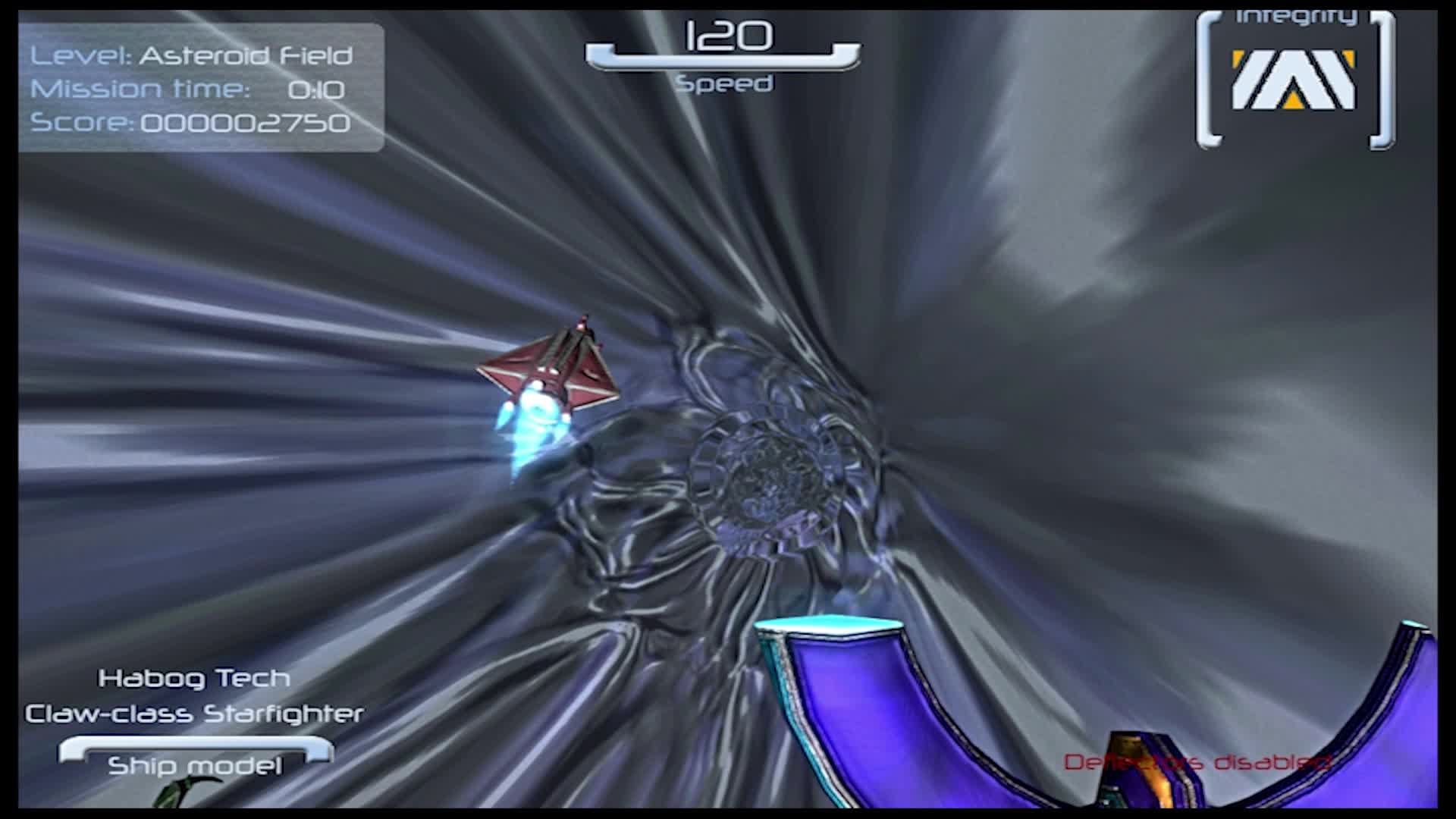Click the Integrity shield indicator icon
Screen dimensions: 1456x819
click(1293, 80)
